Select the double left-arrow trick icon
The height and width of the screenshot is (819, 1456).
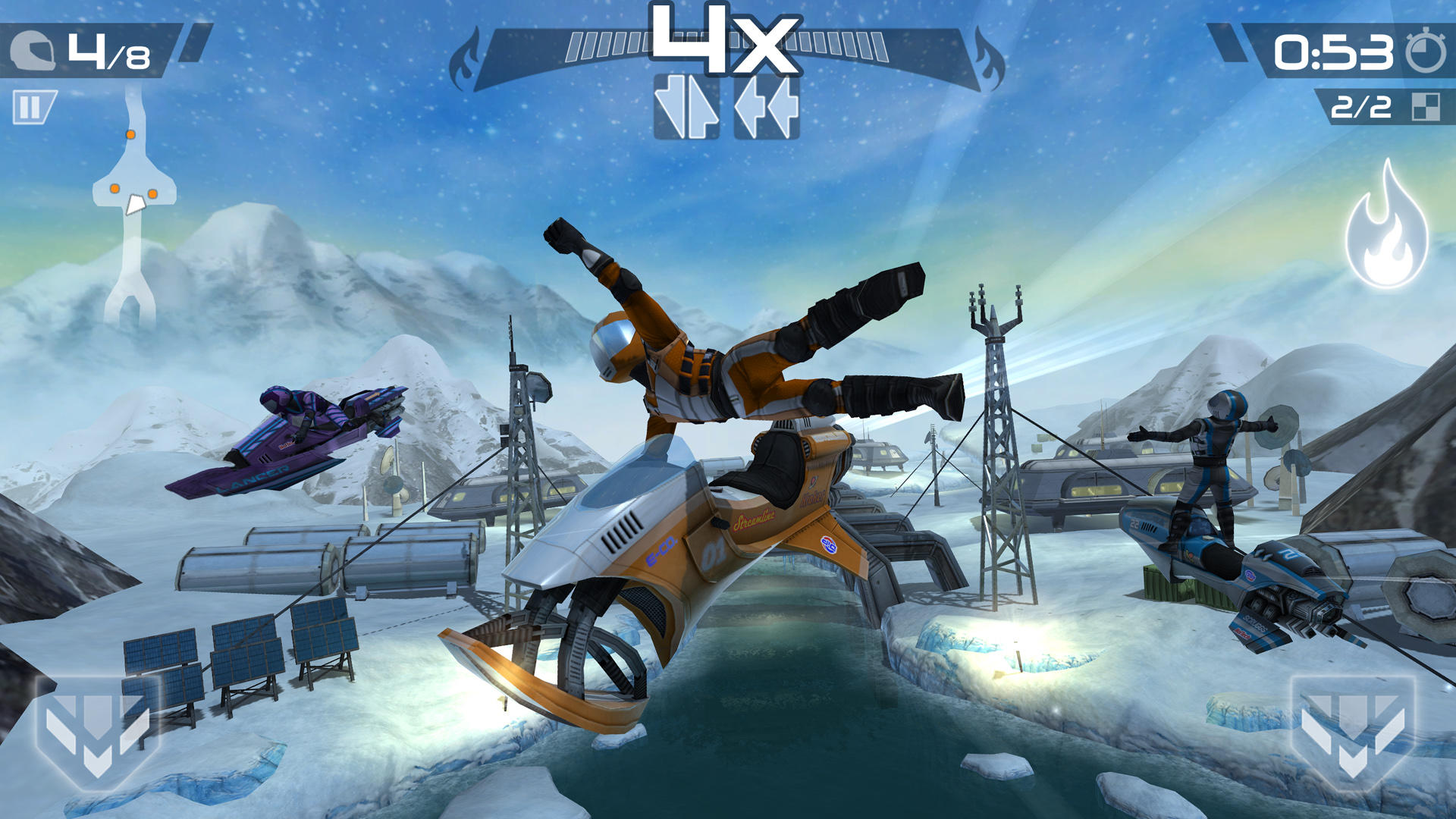768,106
